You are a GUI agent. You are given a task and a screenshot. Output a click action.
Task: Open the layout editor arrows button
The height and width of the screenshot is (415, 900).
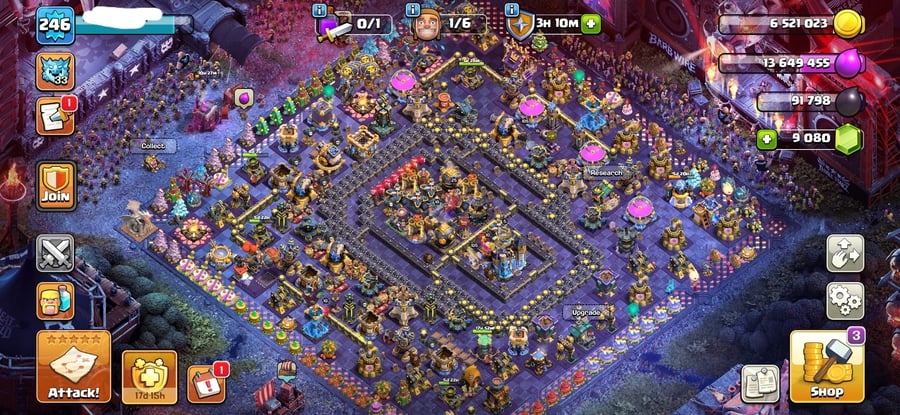click(x=845, y=253)
